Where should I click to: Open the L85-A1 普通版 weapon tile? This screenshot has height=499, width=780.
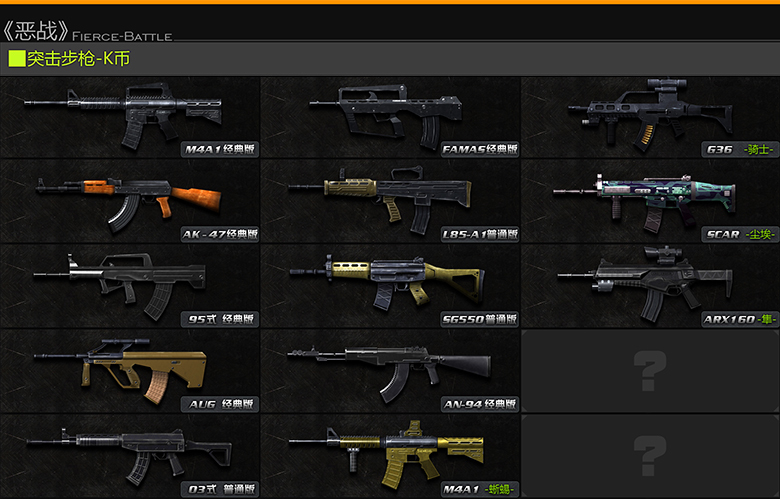pos(390,202)
